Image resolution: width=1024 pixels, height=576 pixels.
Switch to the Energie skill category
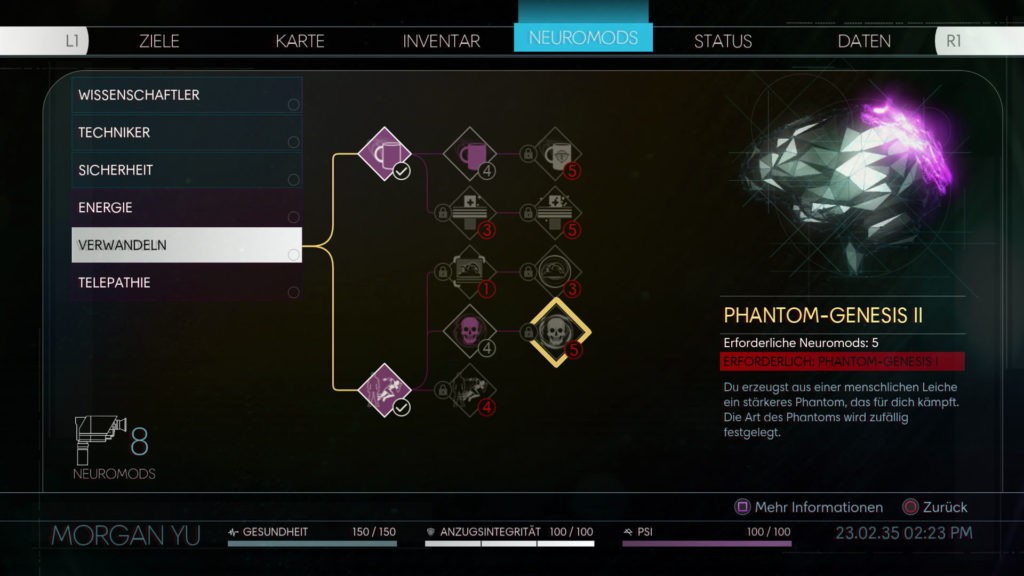[x=187, y=207]
